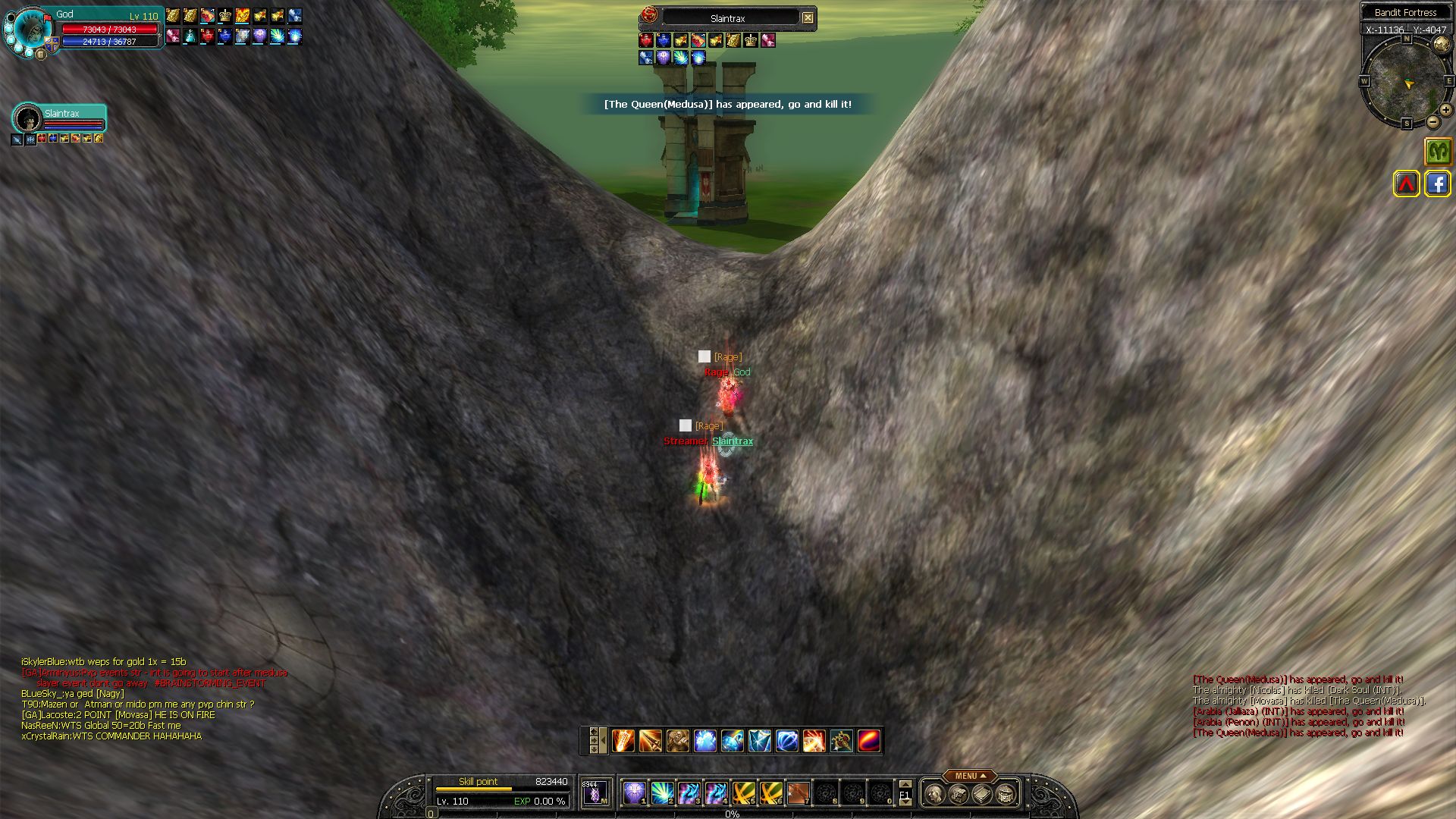Zoom in the minimap with plus button

[1446, 110]
